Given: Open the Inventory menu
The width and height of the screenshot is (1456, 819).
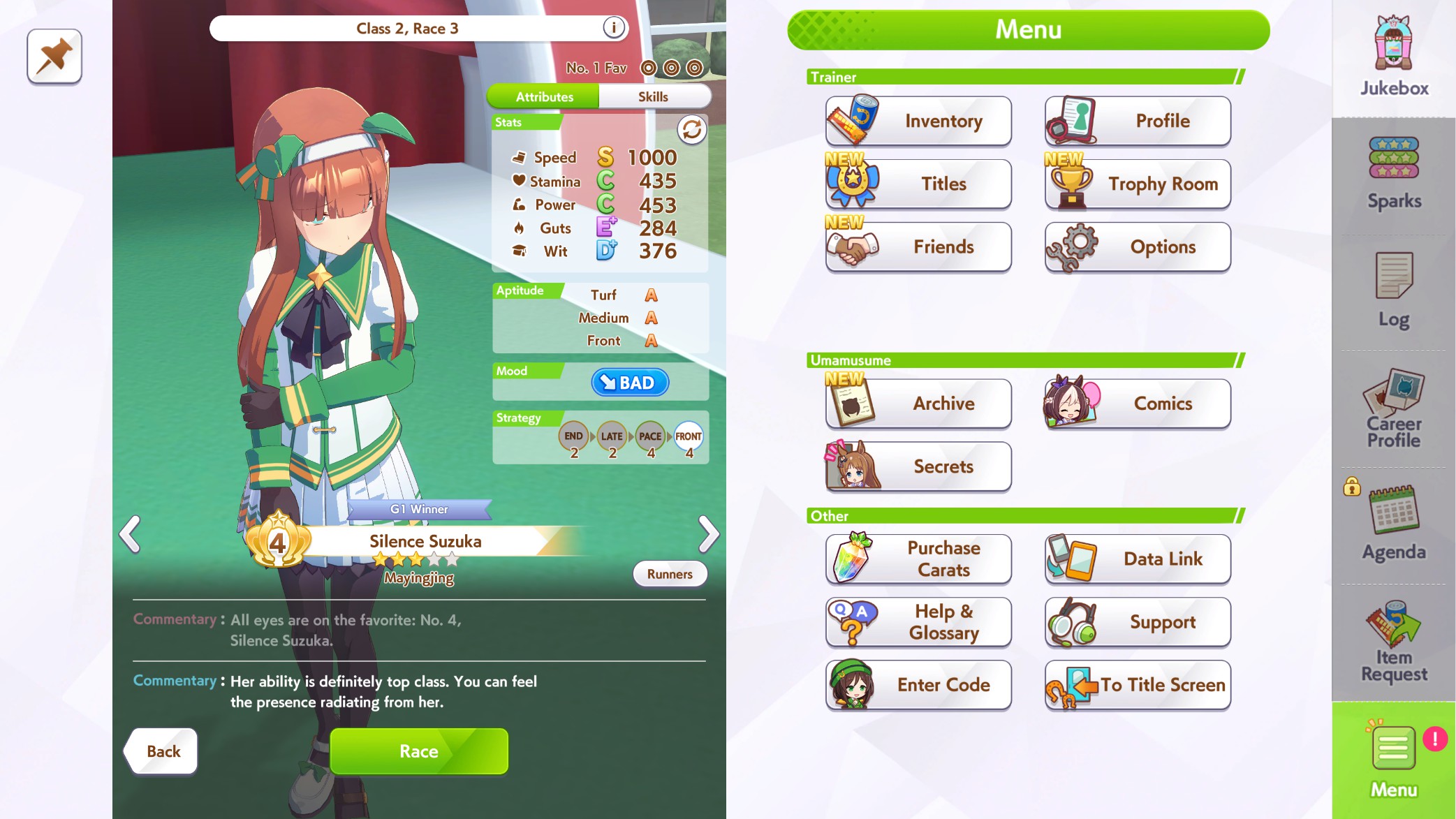Looking at the screenshot, I should coord(918,121).
